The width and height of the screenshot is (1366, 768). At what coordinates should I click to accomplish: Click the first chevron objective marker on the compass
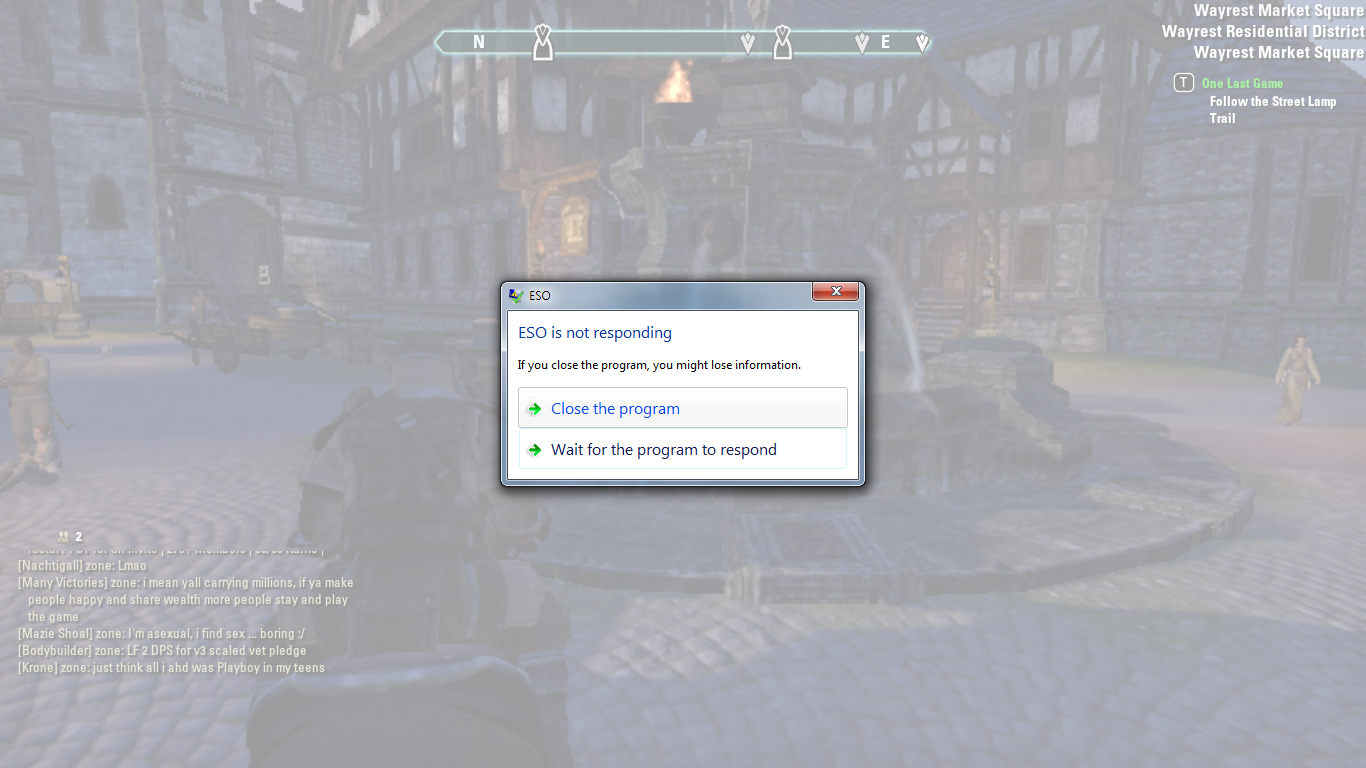[748, 42]
